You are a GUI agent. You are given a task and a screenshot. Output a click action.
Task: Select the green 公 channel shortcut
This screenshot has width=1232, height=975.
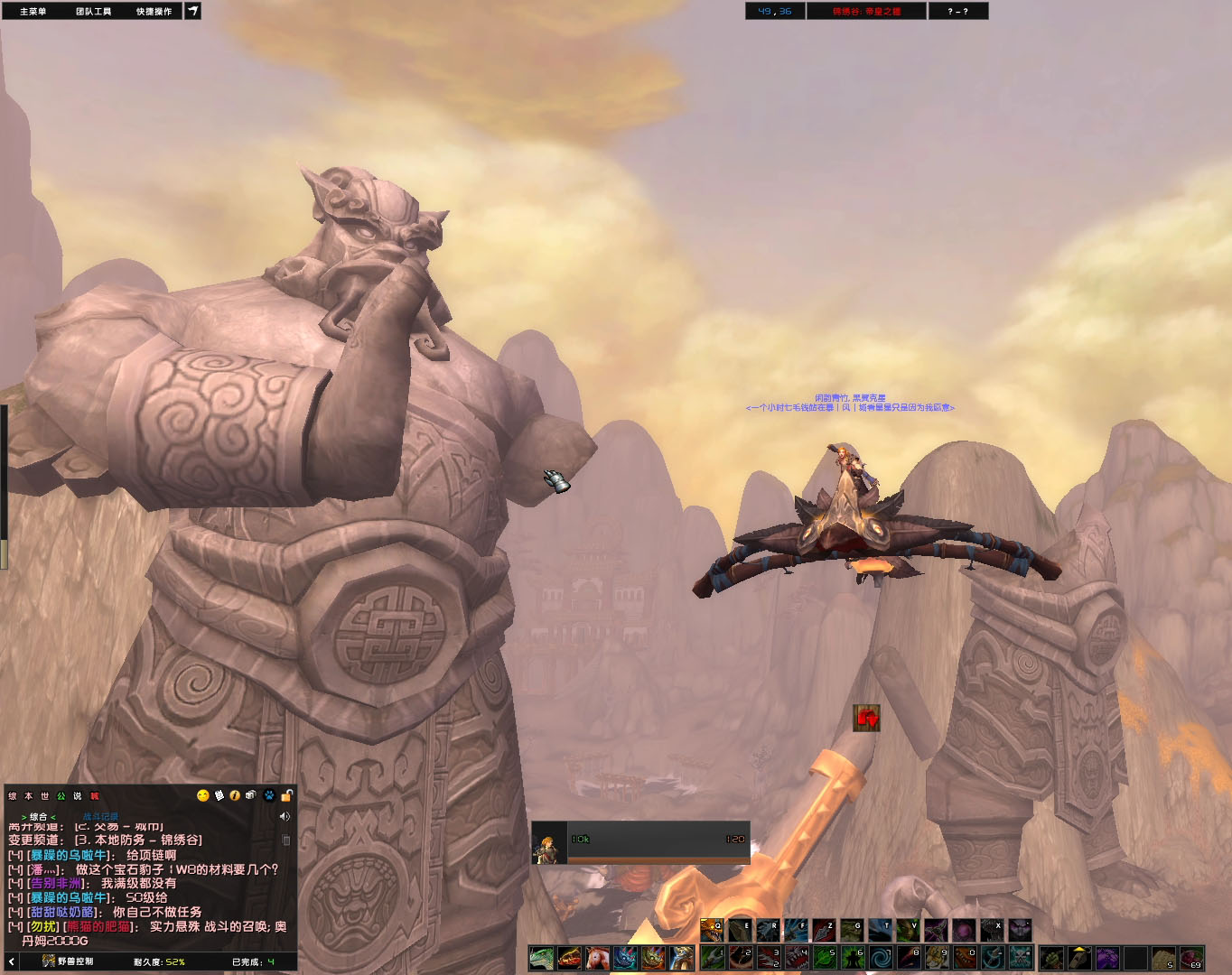(61, 796)
